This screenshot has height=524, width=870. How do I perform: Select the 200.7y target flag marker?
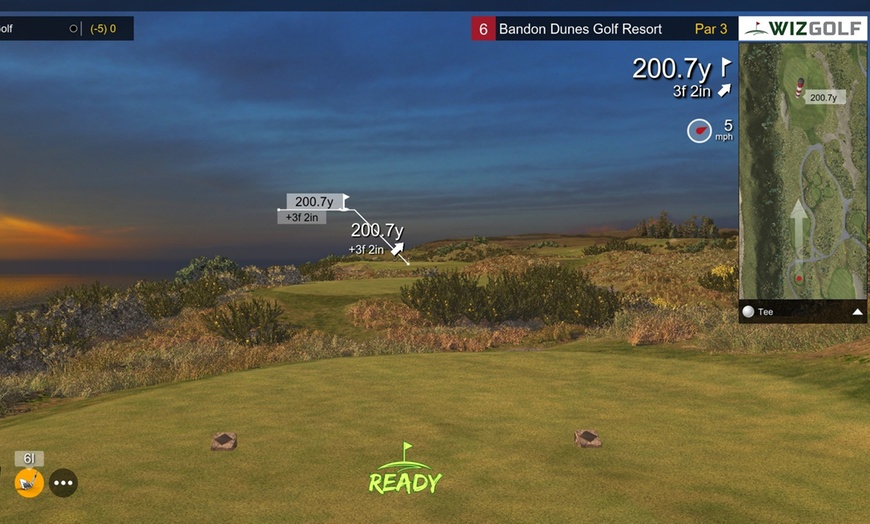(346, 201)
